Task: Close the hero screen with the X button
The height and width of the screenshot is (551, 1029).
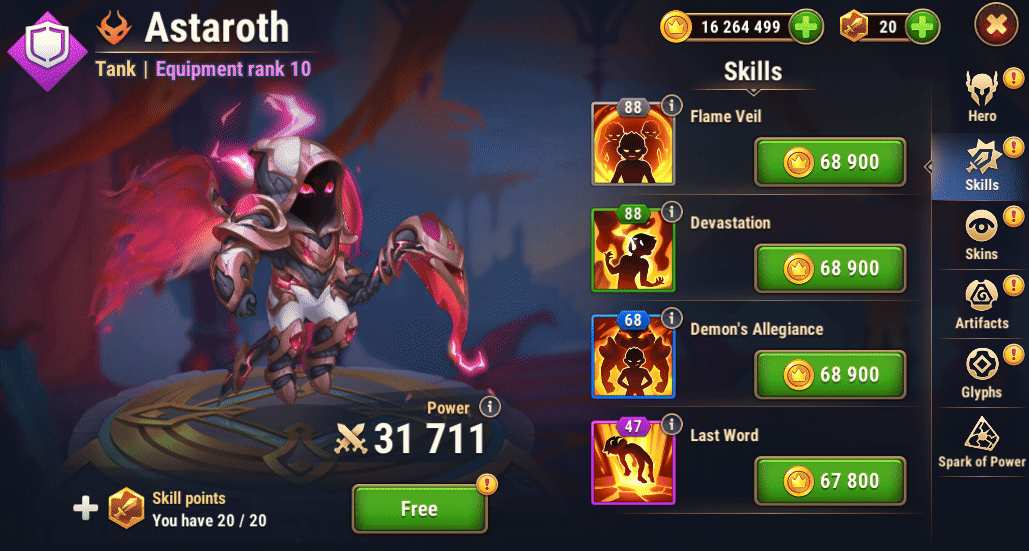Action: click(995, 26)
